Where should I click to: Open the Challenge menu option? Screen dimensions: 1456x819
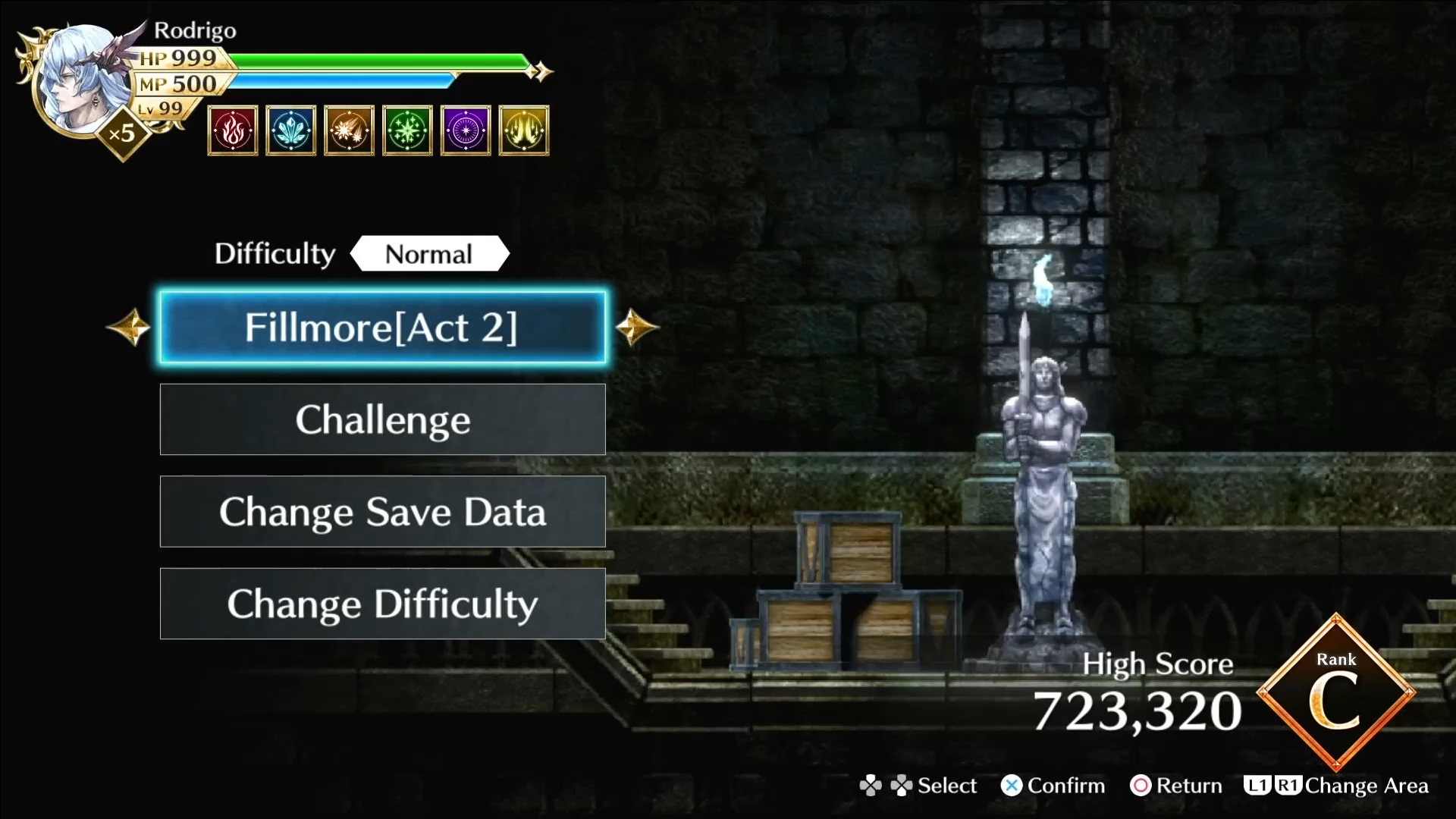pos(382,419)
